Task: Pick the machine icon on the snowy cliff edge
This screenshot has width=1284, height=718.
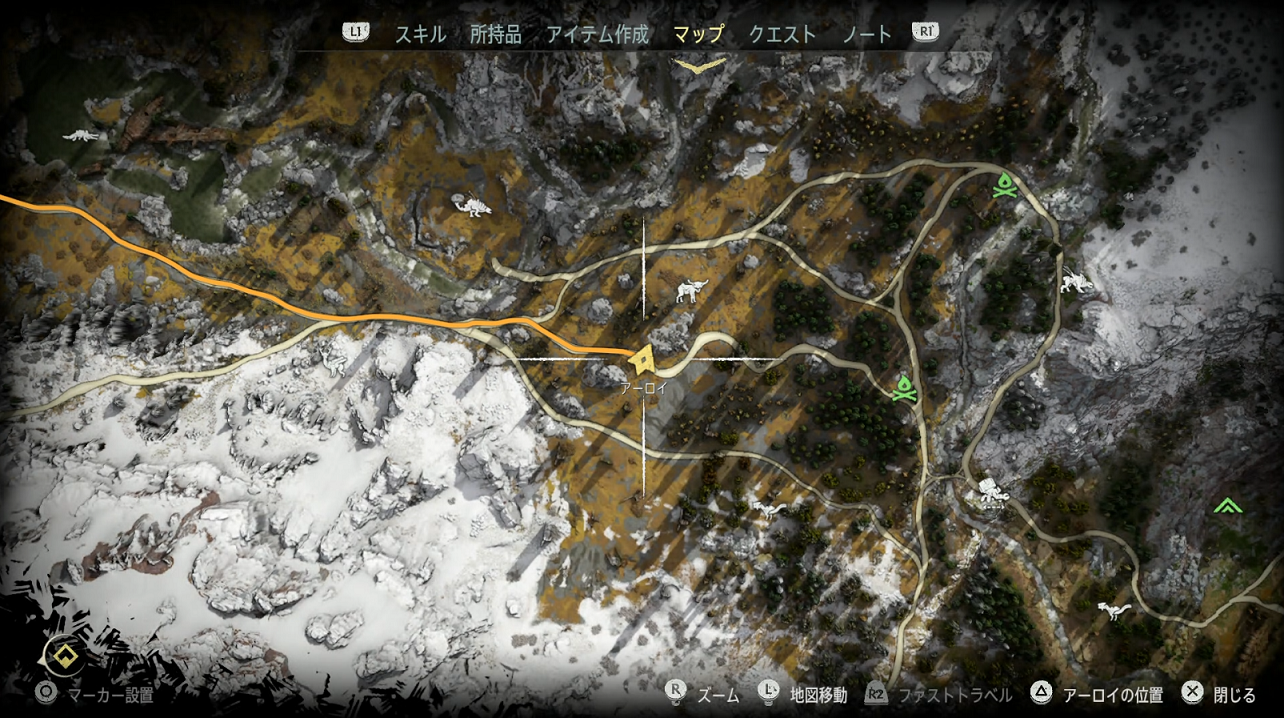Action: click(1076, 283)
